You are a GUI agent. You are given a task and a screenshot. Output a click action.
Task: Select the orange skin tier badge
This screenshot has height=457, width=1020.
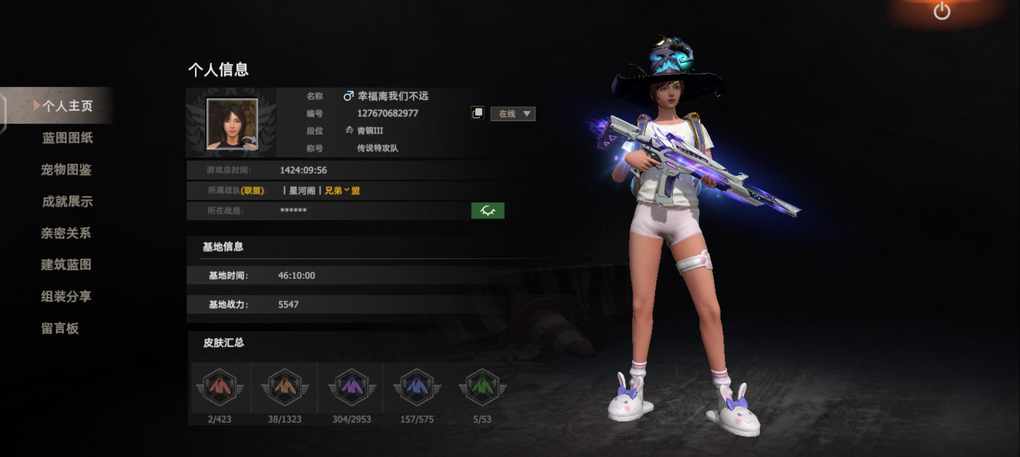tap(284, 386)
